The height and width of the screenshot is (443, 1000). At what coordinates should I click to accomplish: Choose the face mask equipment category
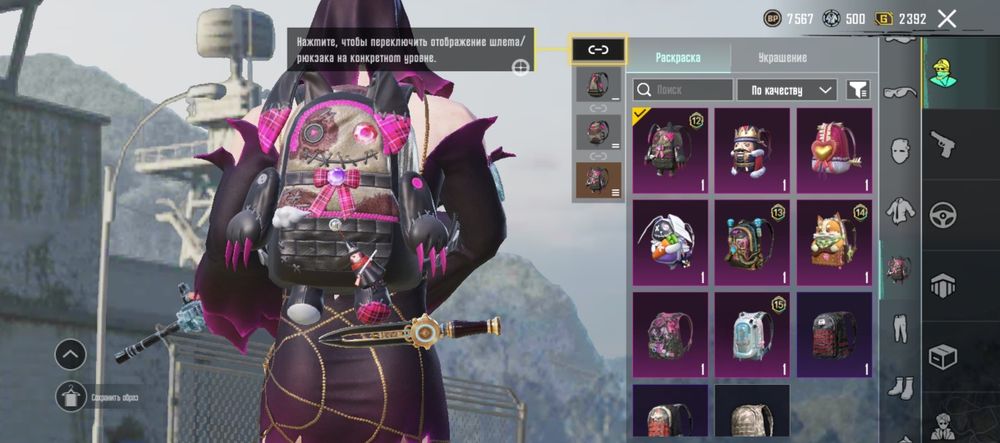(x=900, y=150)
